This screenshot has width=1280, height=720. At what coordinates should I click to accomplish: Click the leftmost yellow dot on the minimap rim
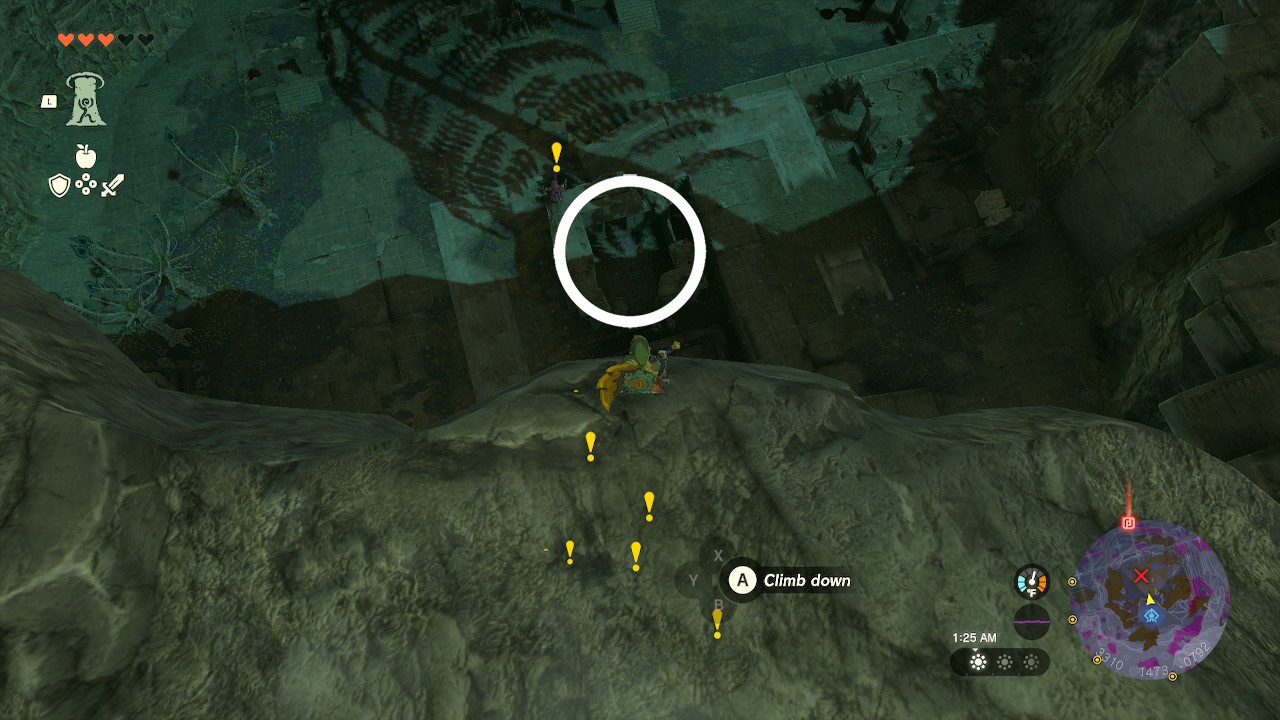1072,581
